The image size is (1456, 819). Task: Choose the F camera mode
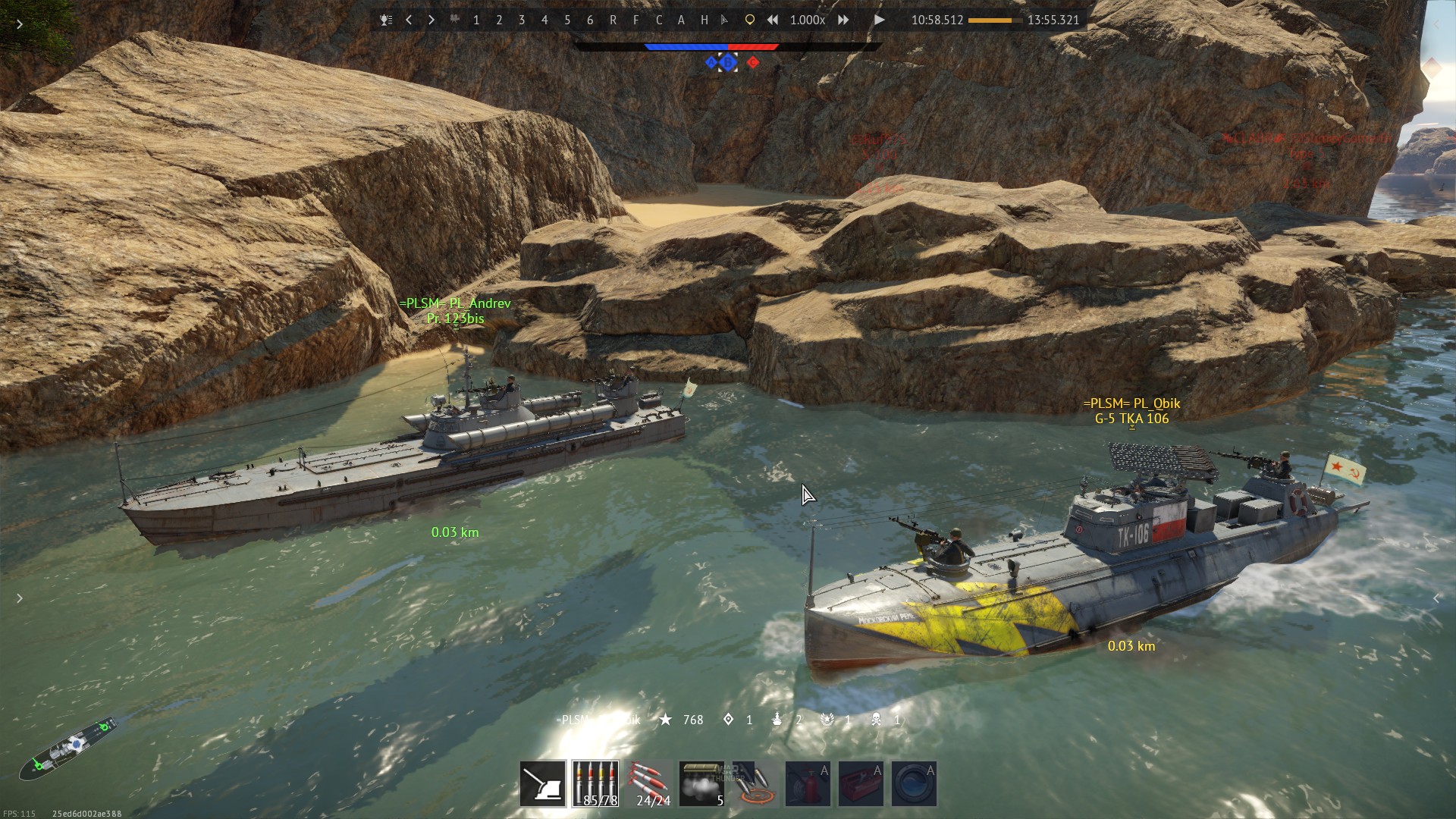[635, 20]
